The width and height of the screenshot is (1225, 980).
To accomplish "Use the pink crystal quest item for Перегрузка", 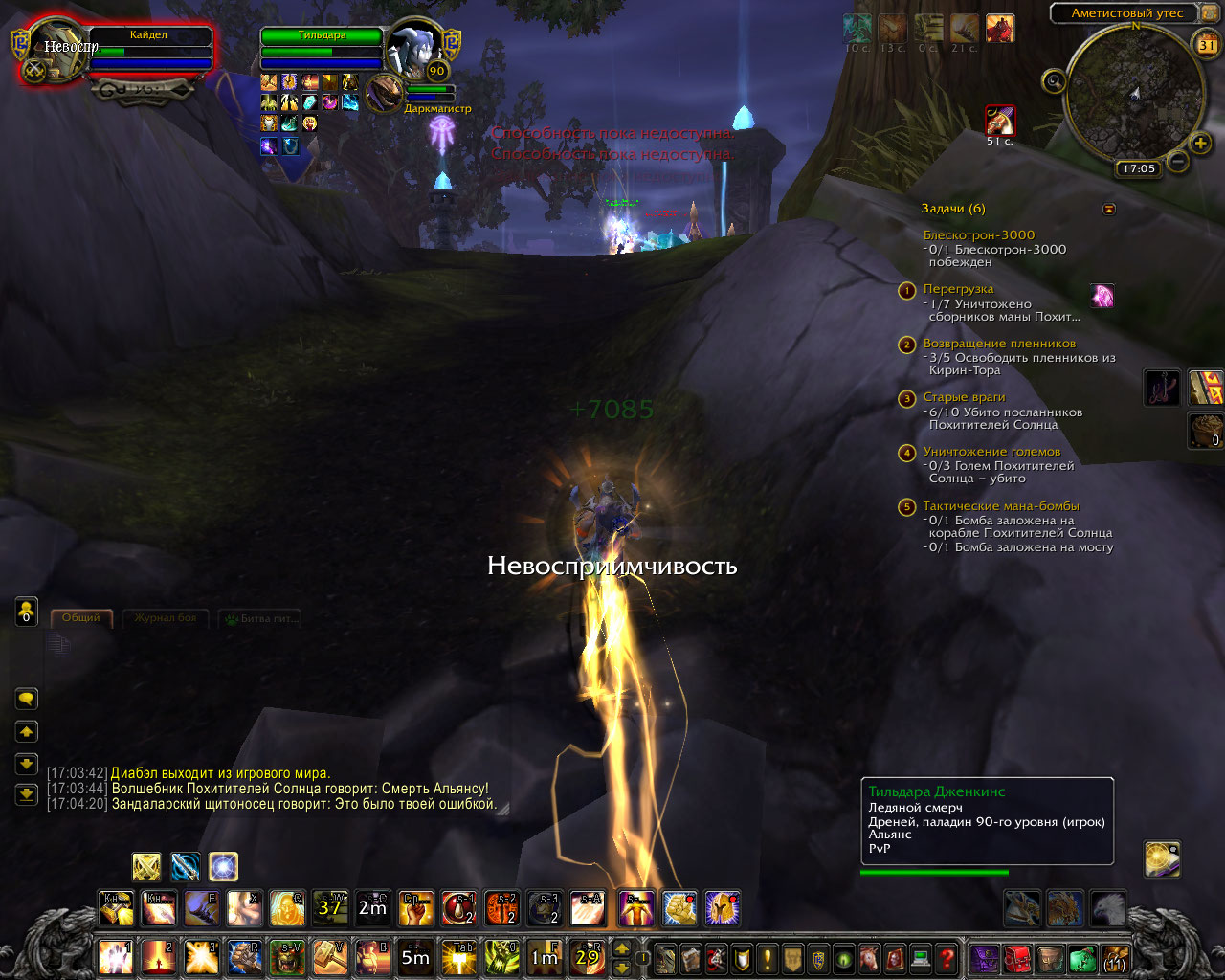I will click(1103, 296).
